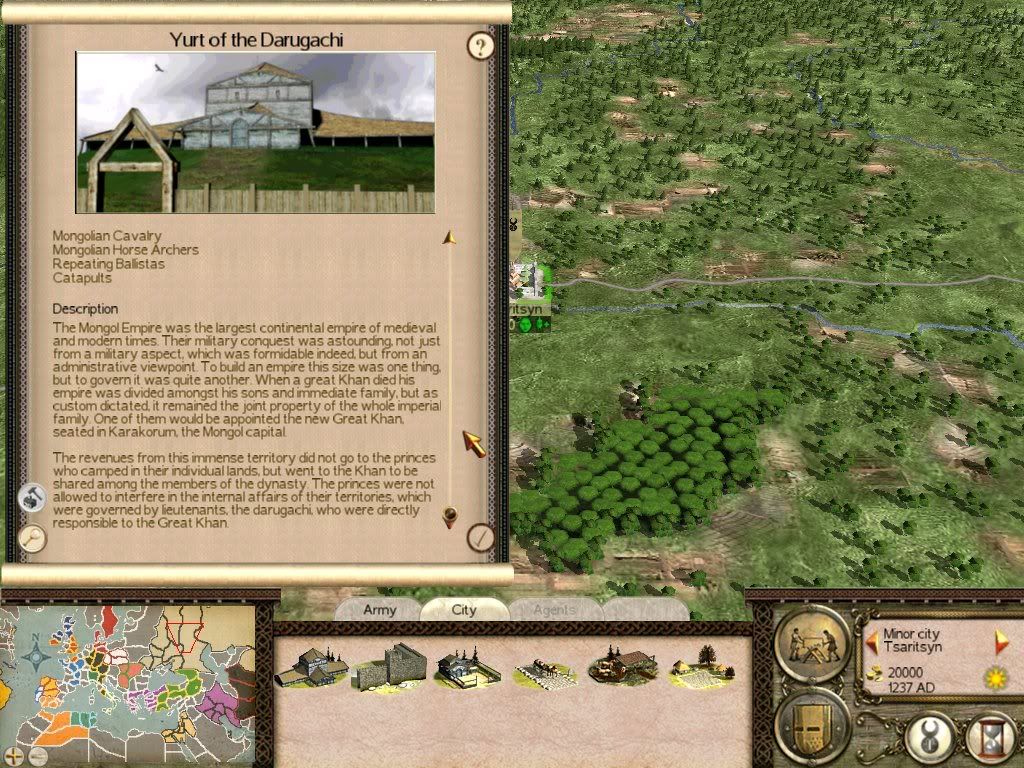This screenshot has height=768, width=1024.
Task: Click the magnifying glass icon on the scroll
Action: [x=32, y=537]
